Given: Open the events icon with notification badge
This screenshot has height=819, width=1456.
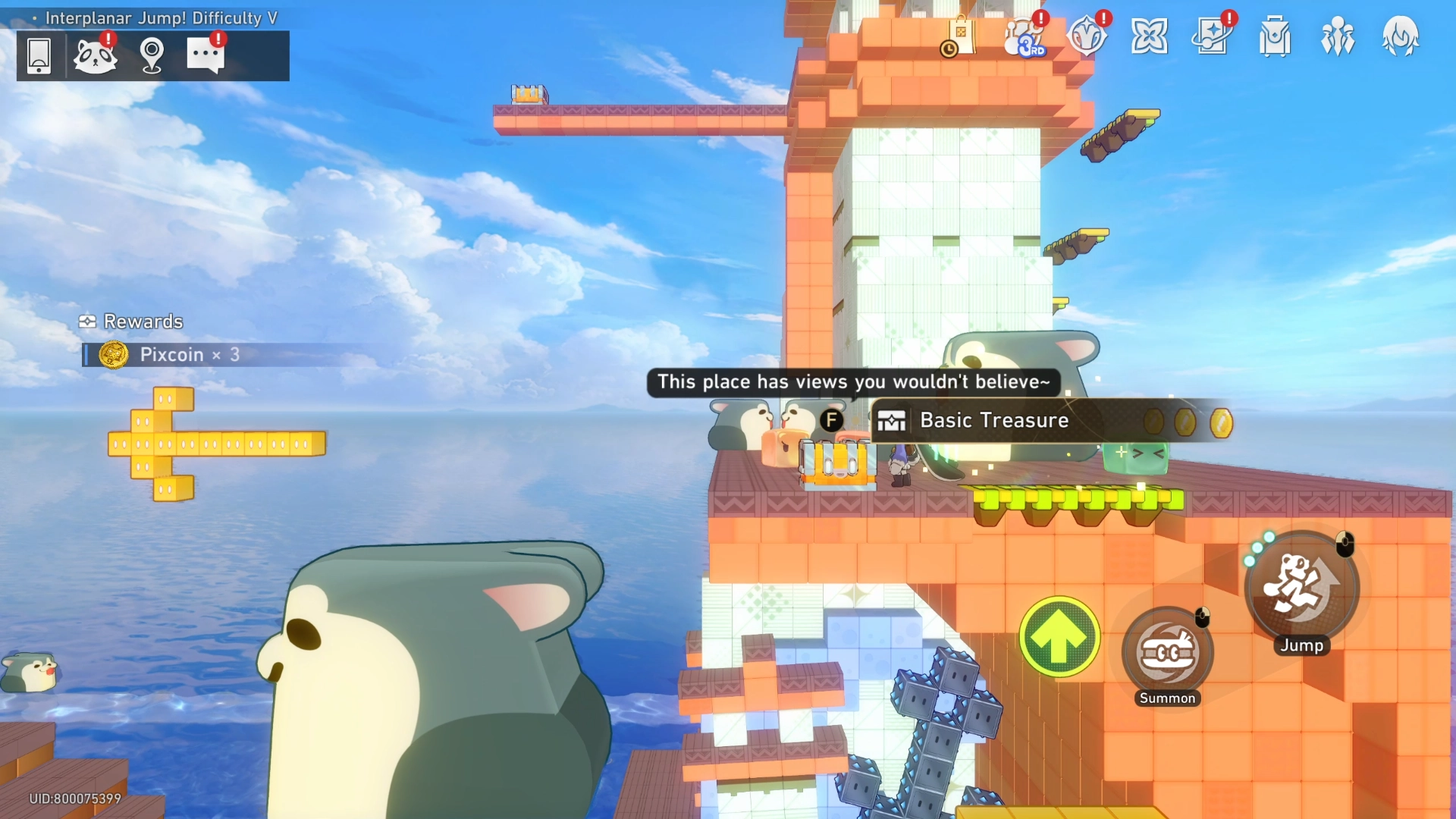Looking at the screenshot, I should 1087,36.
